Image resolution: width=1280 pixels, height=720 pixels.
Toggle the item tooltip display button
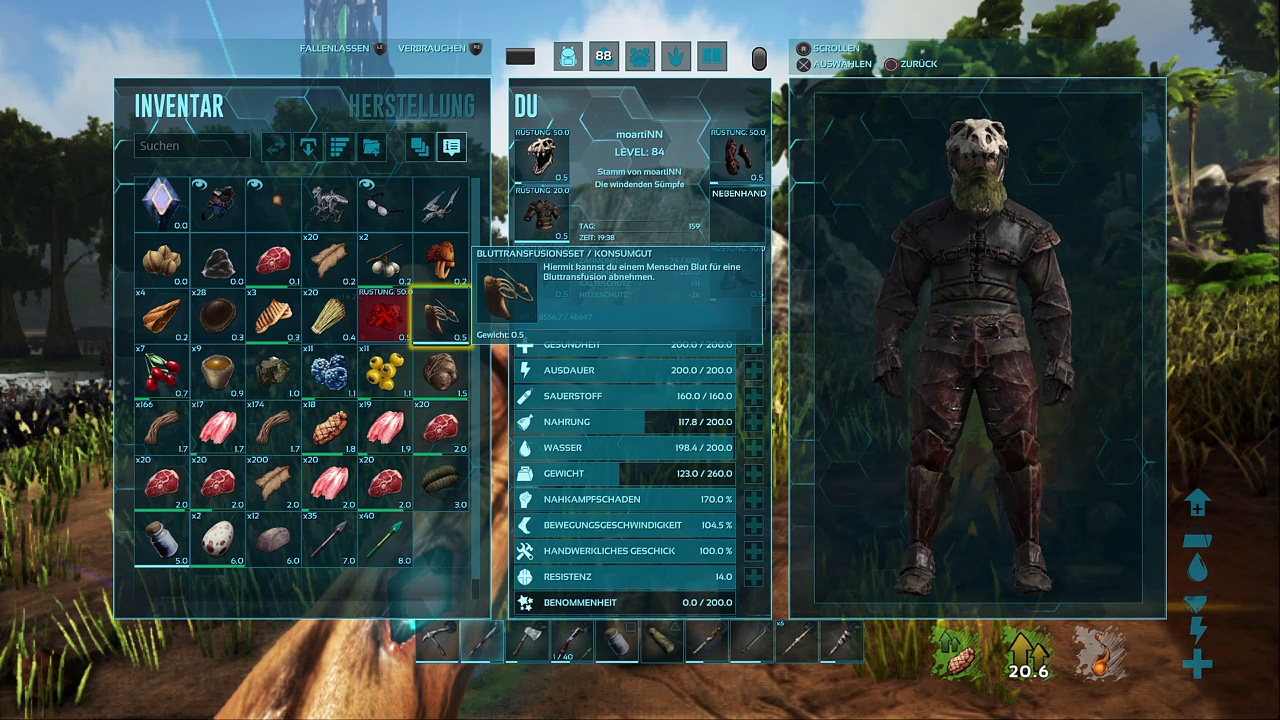coord(451,147)
